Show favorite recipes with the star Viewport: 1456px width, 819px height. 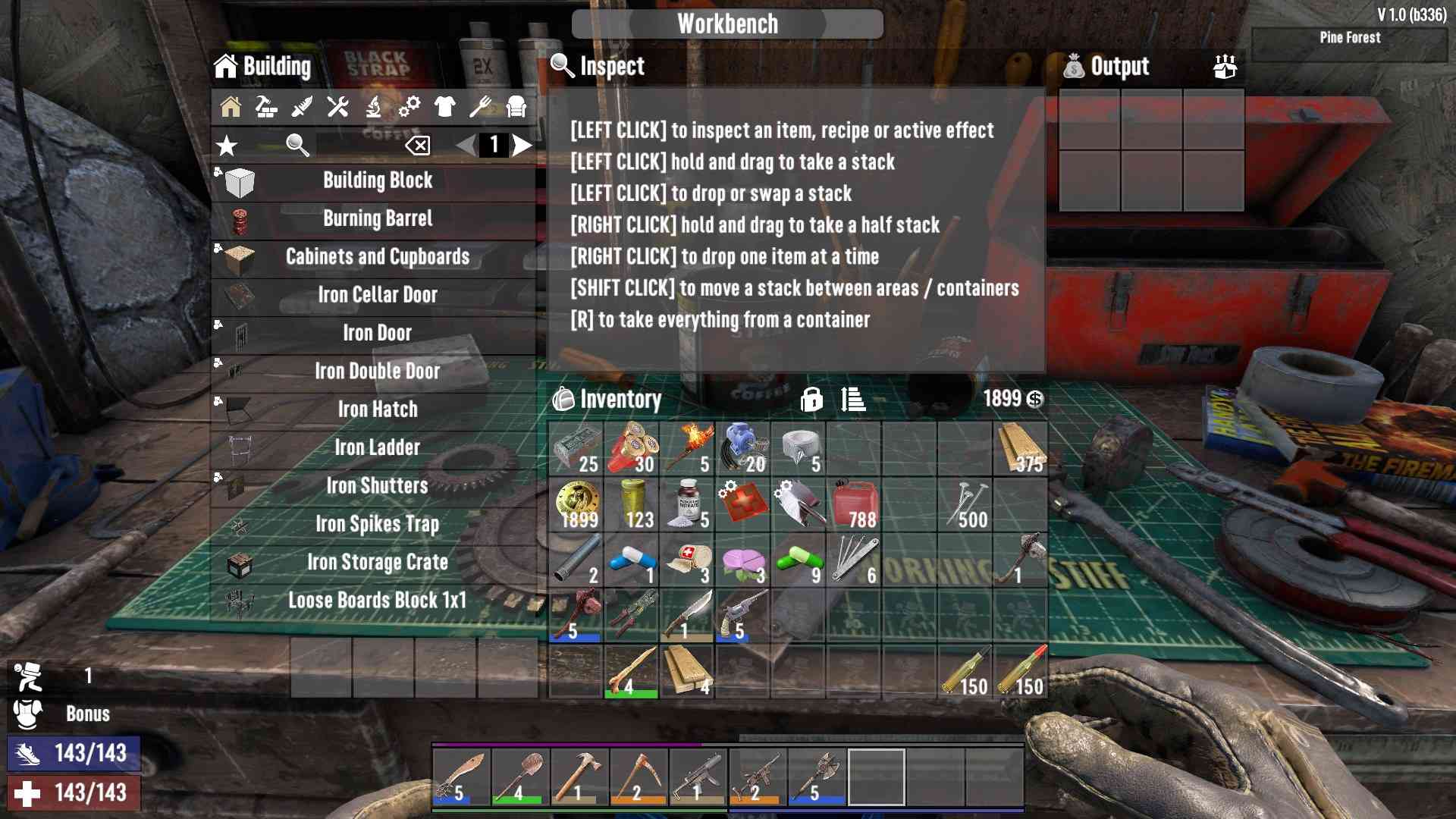tap(227, 145)
